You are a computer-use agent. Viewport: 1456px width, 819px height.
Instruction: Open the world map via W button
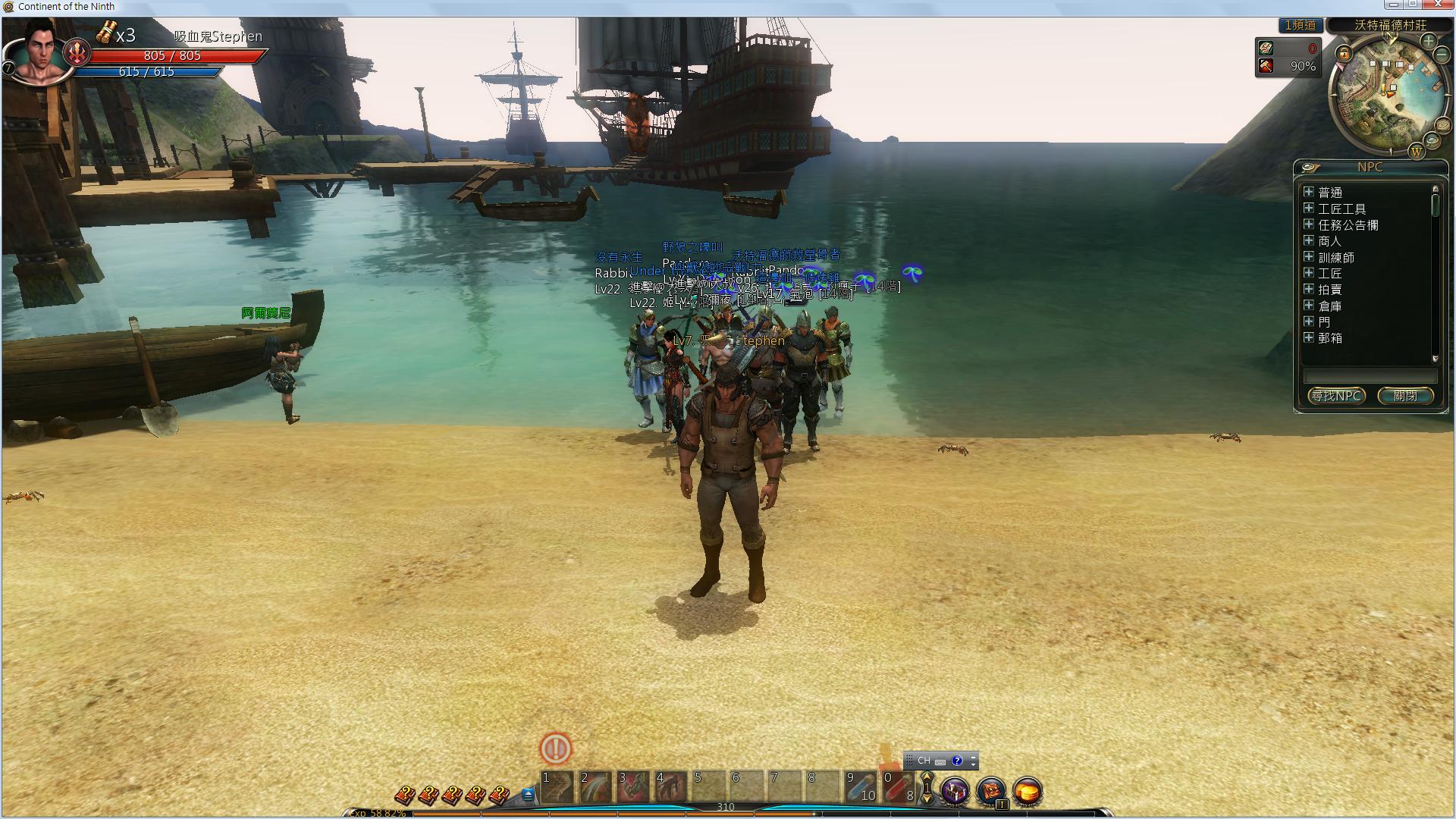click(x=1416, y=152)
